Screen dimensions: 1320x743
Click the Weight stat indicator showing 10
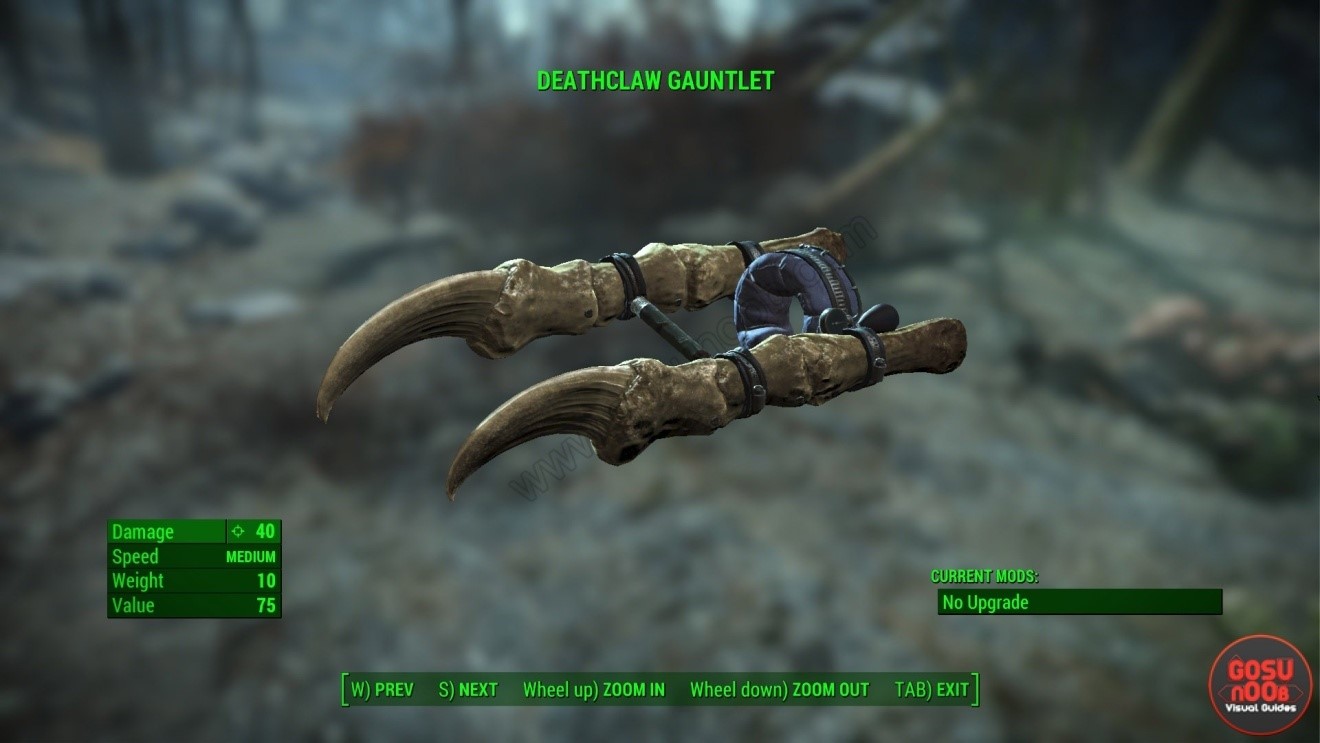[x=266, y=581]
